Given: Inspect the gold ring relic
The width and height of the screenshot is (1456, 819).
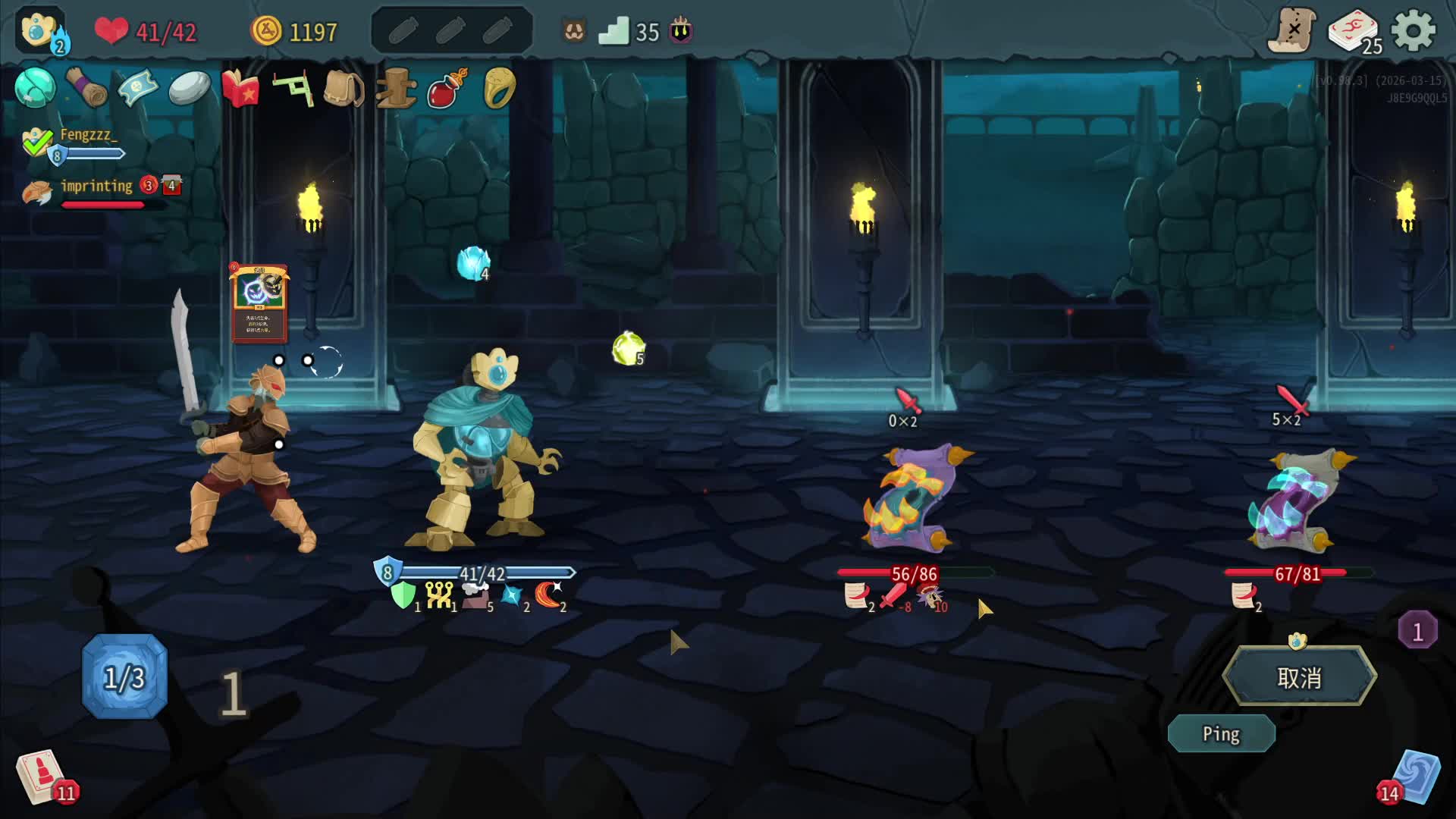Looking at the screenshot, I should coord(499,89).
